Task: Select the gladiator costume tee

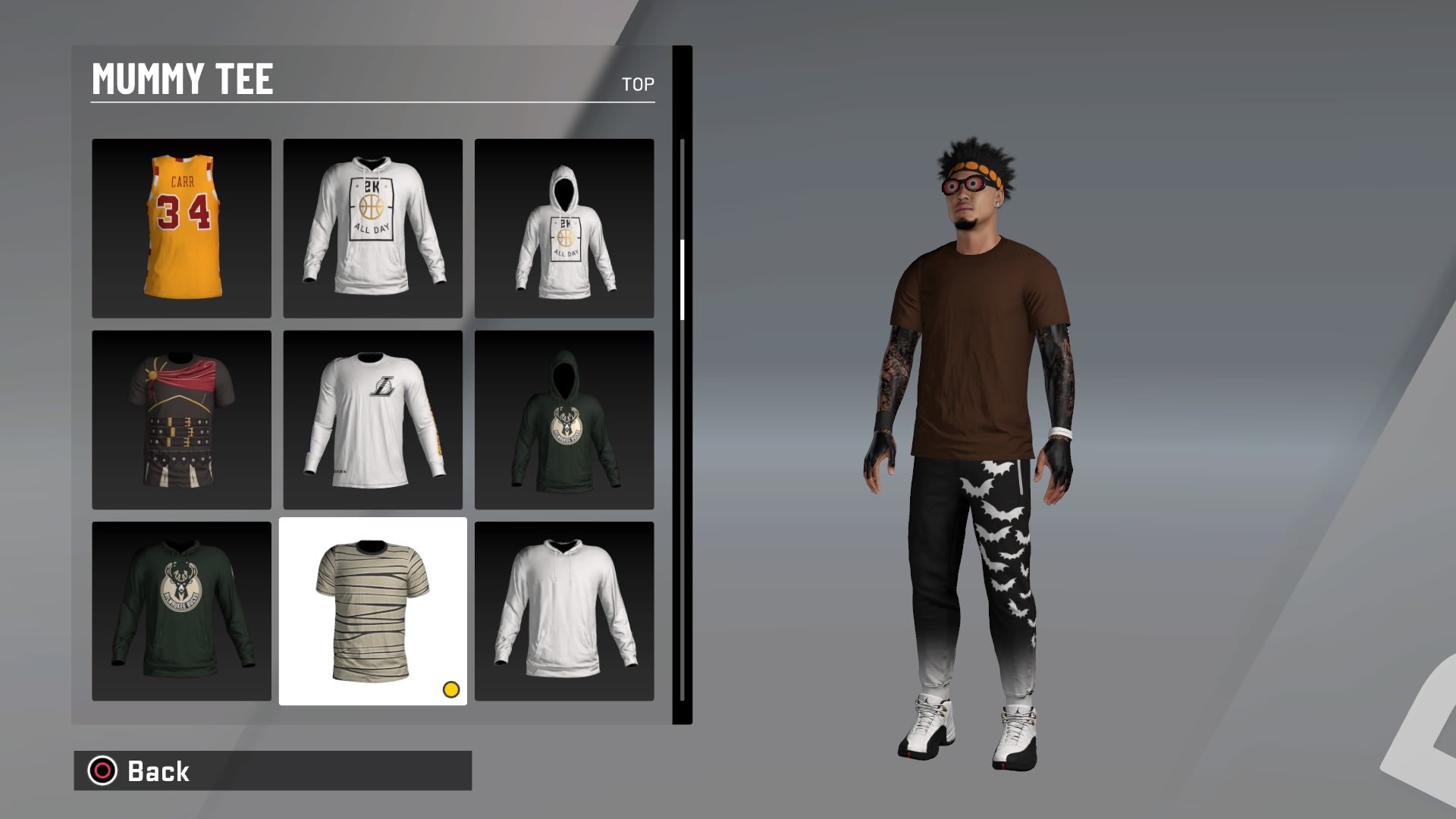Action: [181, 419]
